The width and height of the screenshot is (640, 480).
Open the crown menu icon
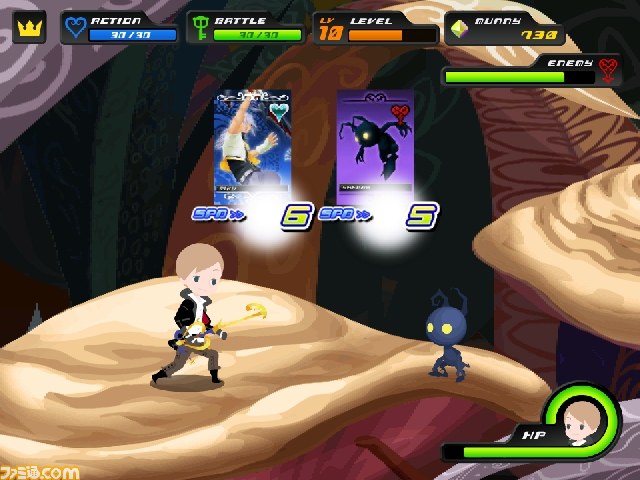coord(29,28)
